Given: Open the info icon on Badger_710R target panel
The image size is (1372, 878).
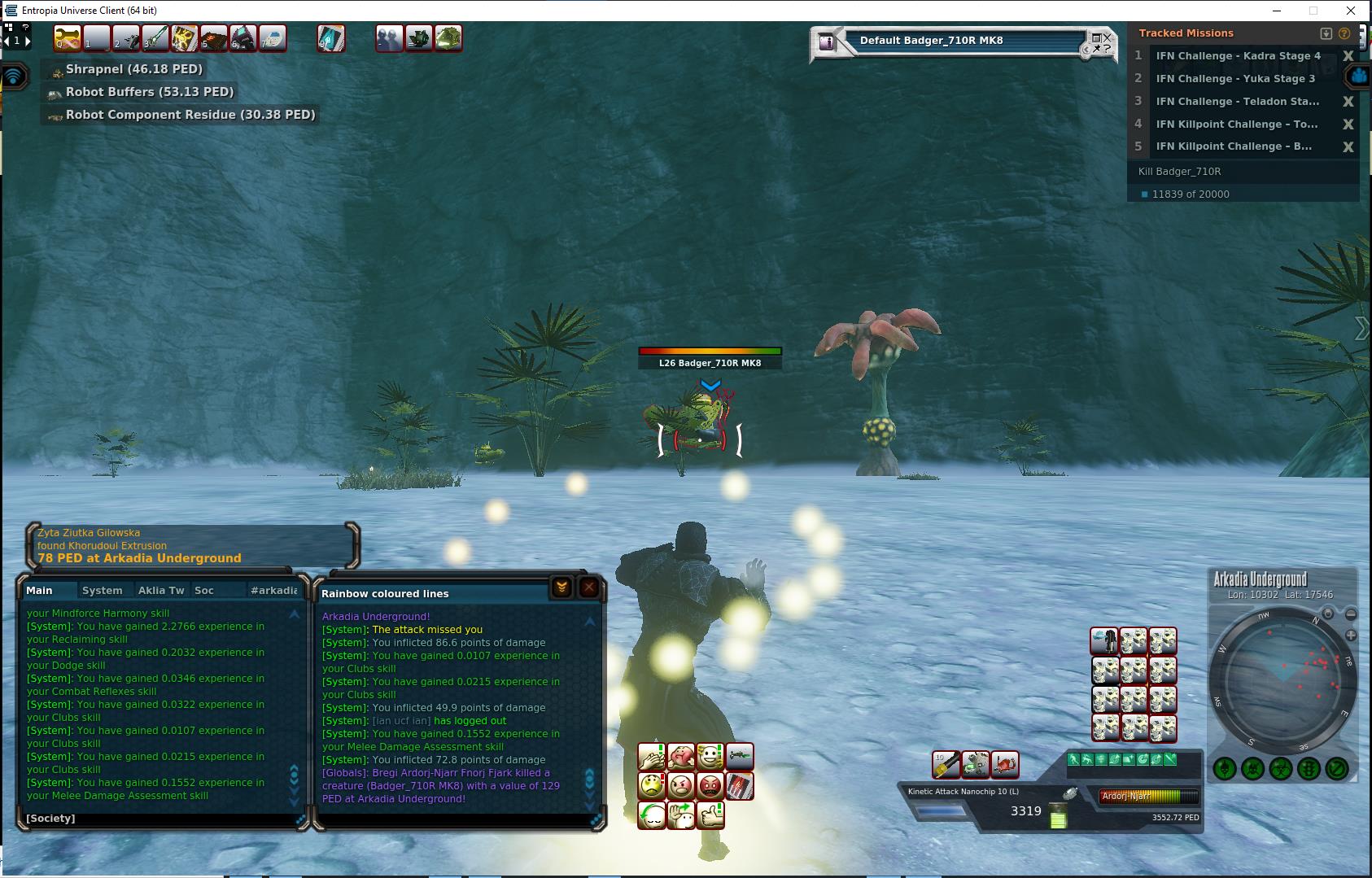Looking at the screenshot, I should tap(828, 42).
